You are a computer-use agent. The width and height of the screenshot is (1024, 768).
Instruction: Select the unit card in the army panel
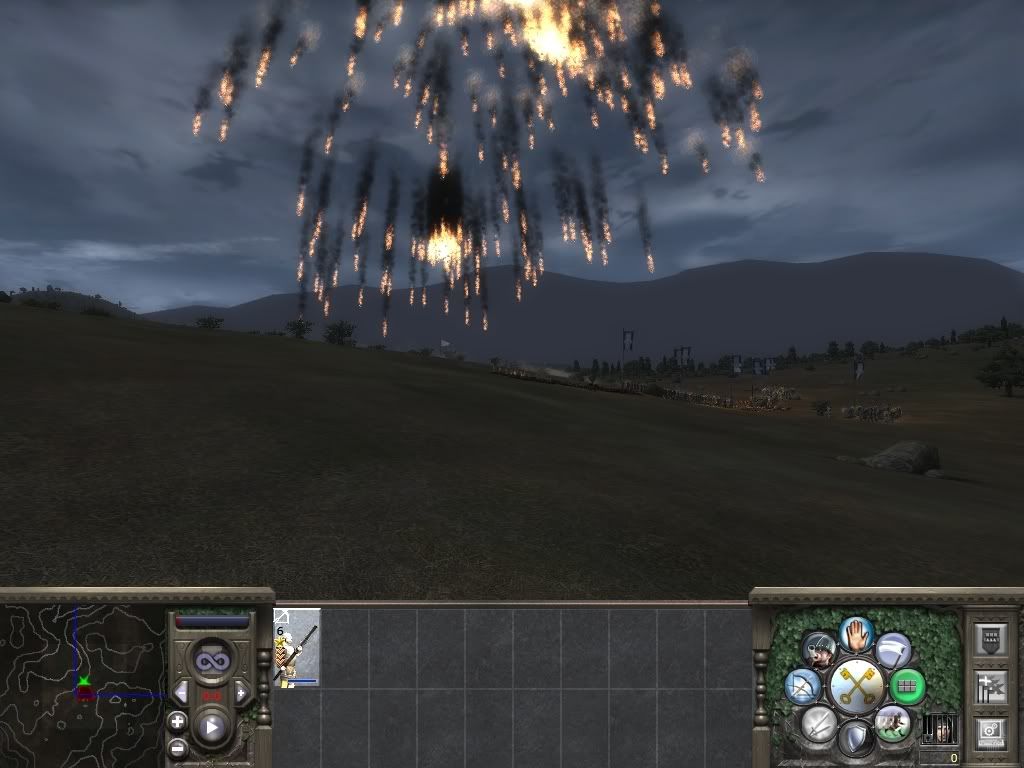coord(297,647)
